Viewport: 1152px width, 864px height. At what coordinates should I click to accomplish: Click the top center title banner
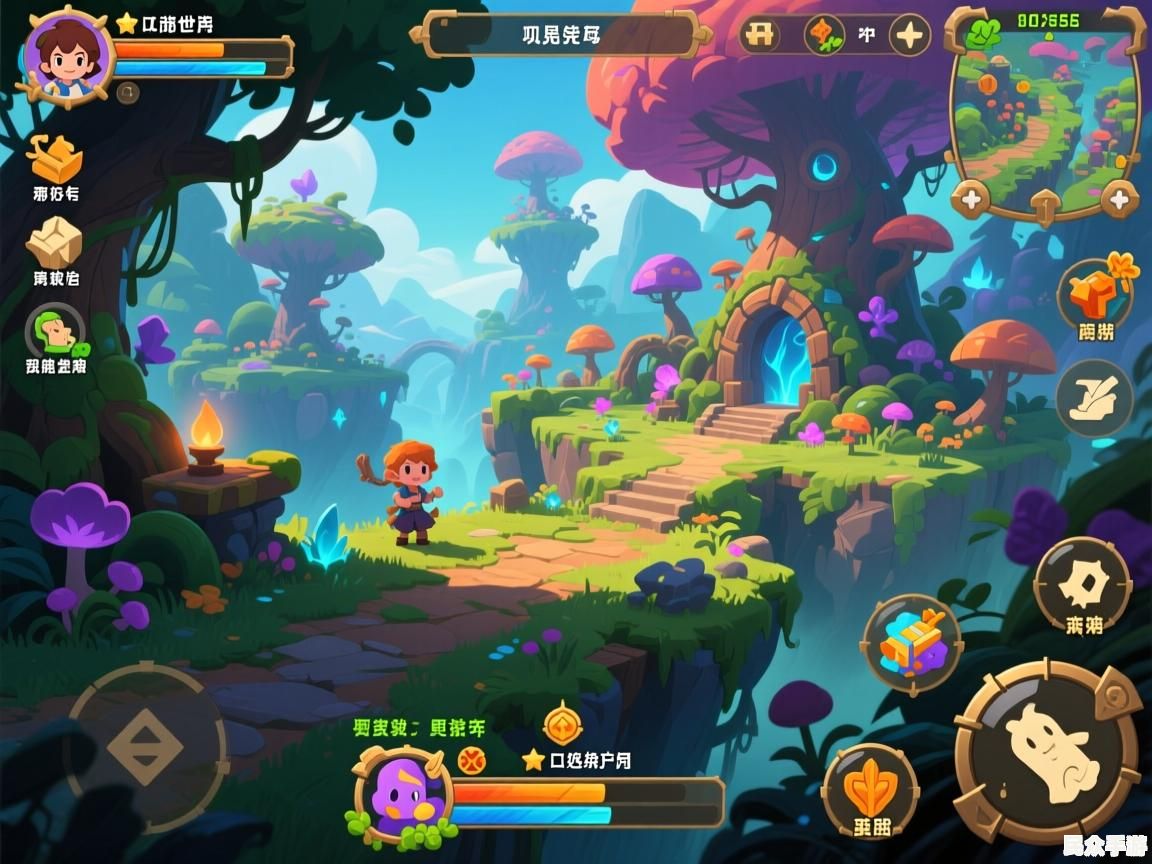coord(561,35)
